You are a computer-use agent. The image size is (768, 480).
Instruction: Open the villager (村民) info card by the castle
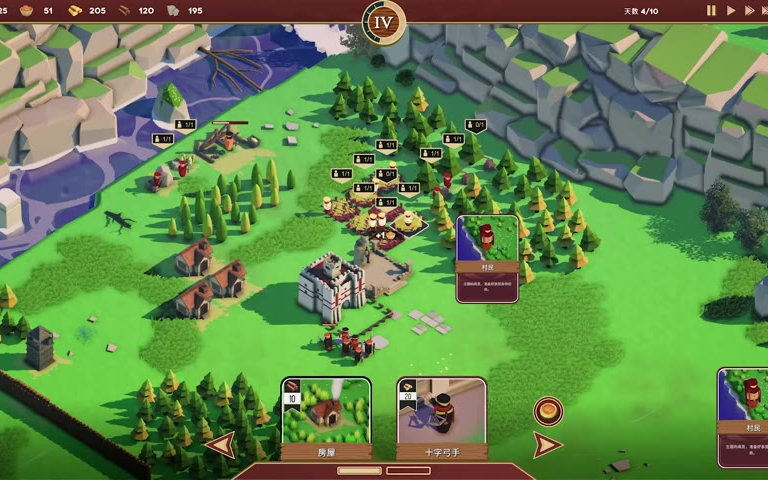coord(487,258)
